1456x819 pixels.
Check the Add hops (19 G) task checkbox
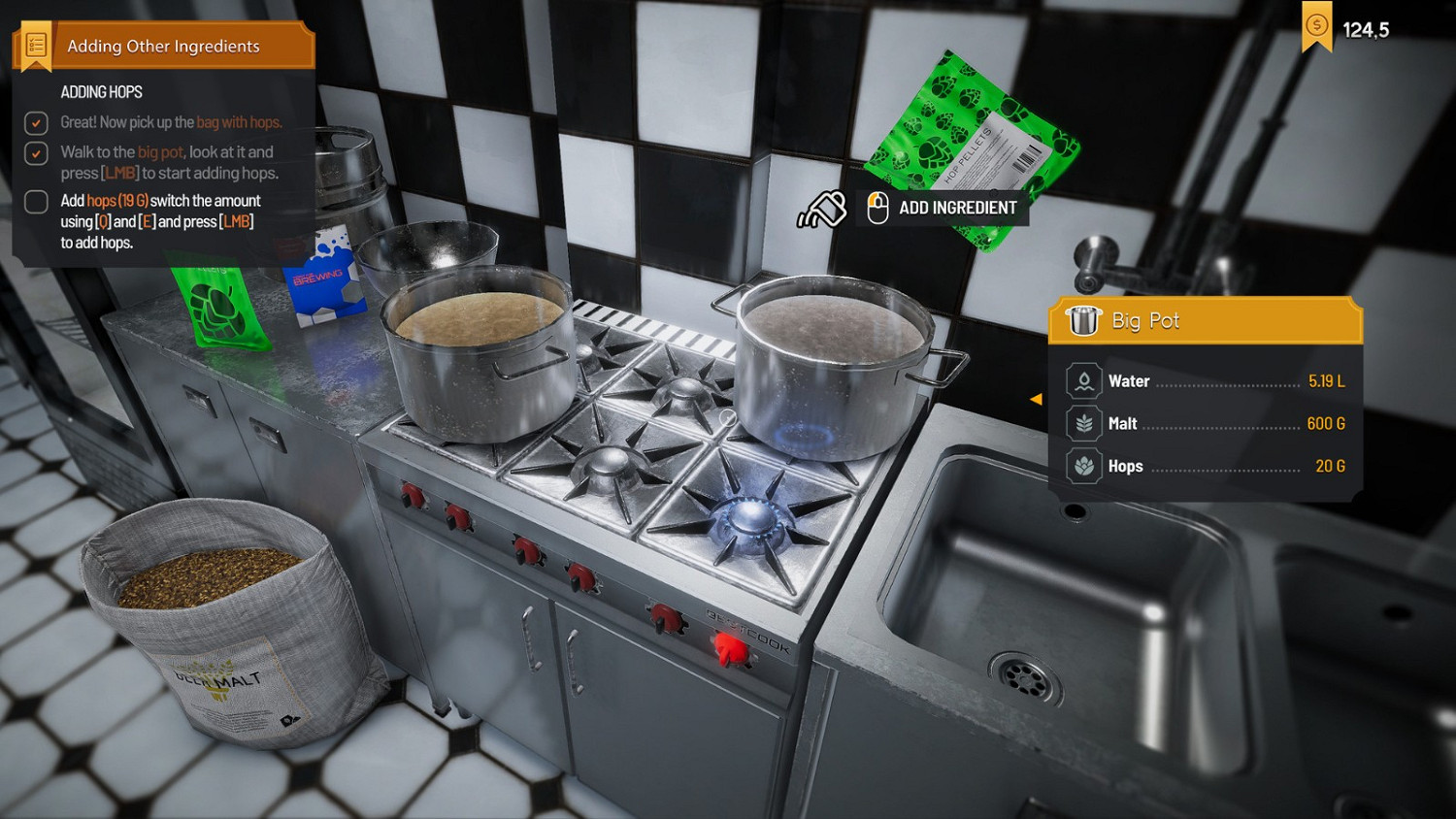coord(35,202)
